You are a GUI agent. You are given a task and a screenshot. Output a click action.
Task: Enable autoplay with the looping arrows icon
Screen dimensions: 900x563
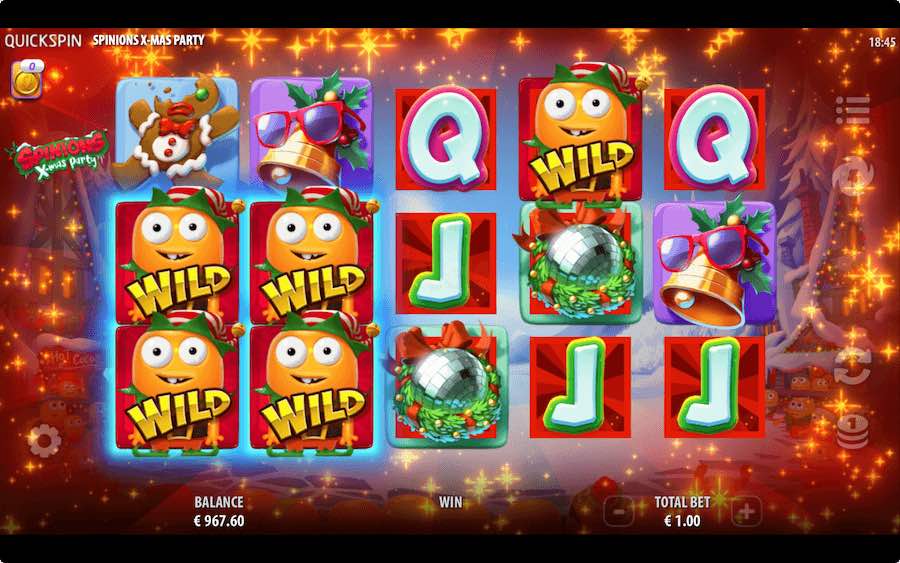click(x=852, y=366)
